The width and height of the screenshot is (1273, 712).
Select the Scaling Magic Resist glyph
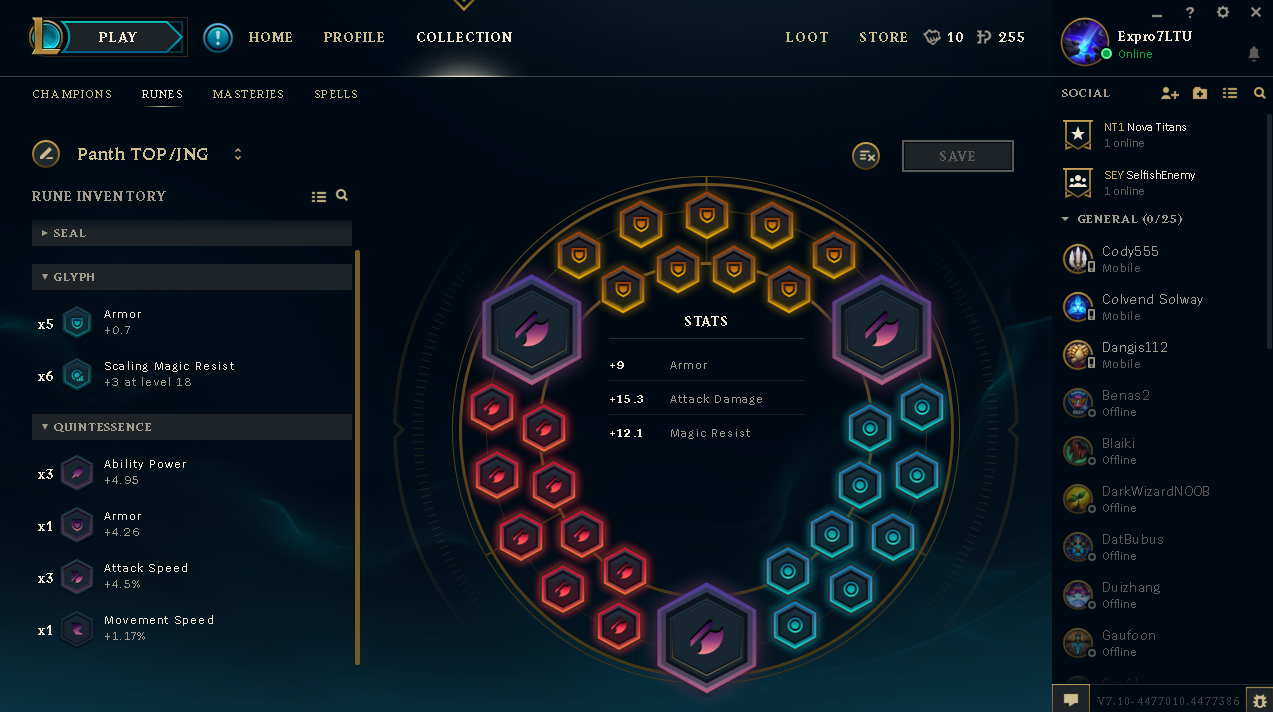tap(168, 373)
